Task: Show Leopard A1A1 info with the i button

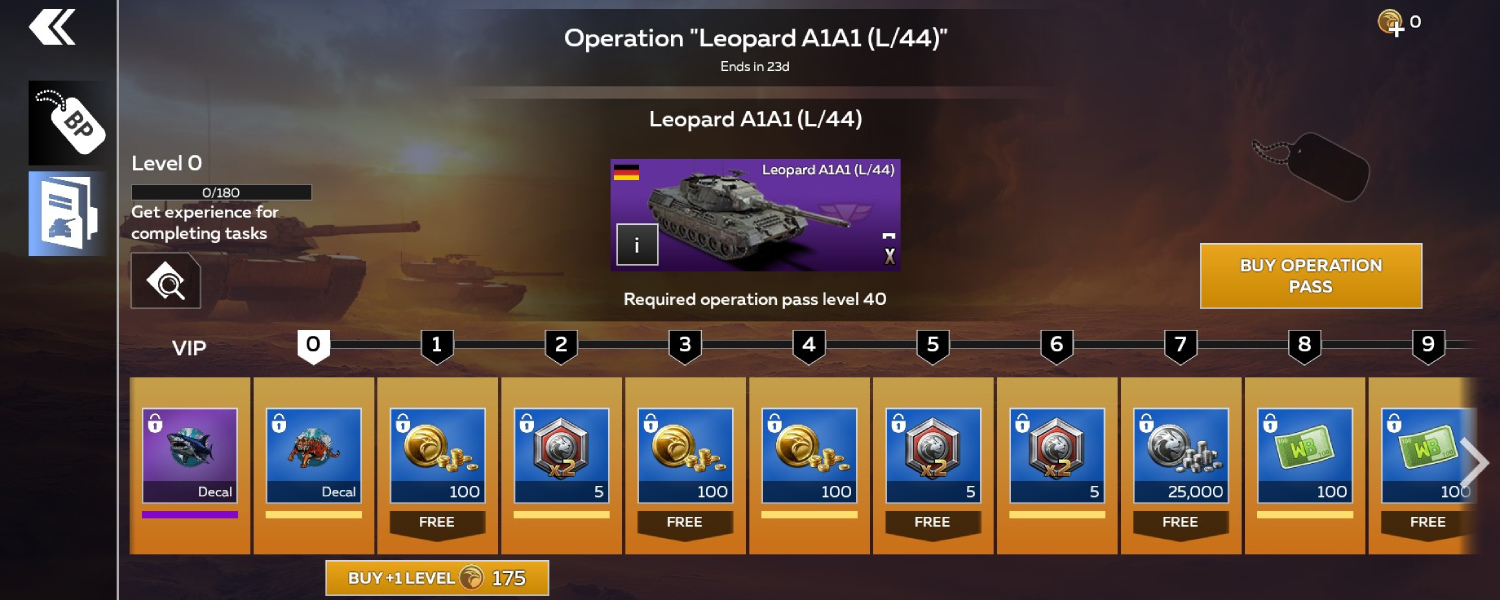Action: click(x=637, y=245)
